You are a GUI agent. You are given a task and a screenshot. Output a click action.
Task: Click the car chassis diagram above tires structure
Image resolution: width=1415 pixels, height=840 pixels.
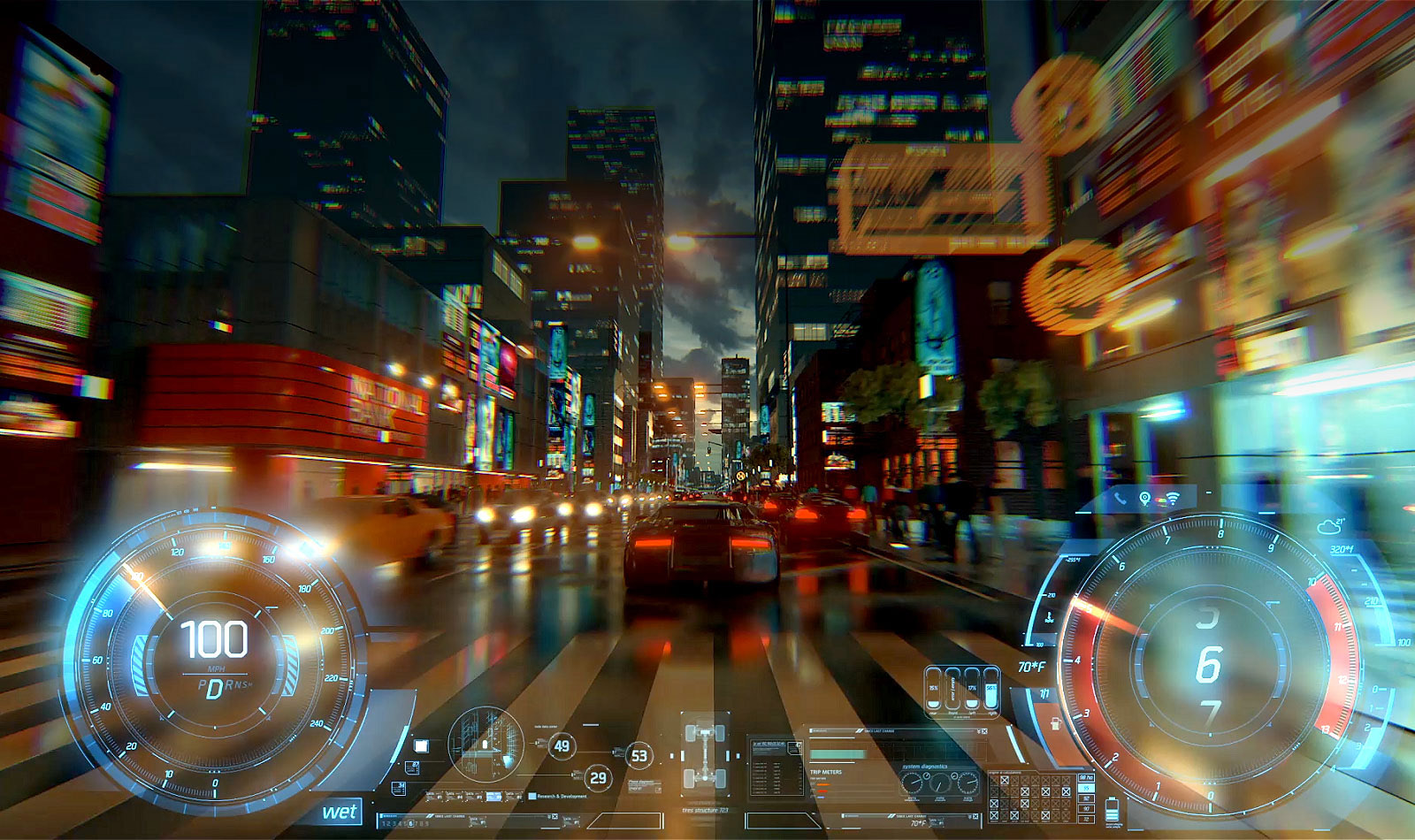click(x=705, y=752)
